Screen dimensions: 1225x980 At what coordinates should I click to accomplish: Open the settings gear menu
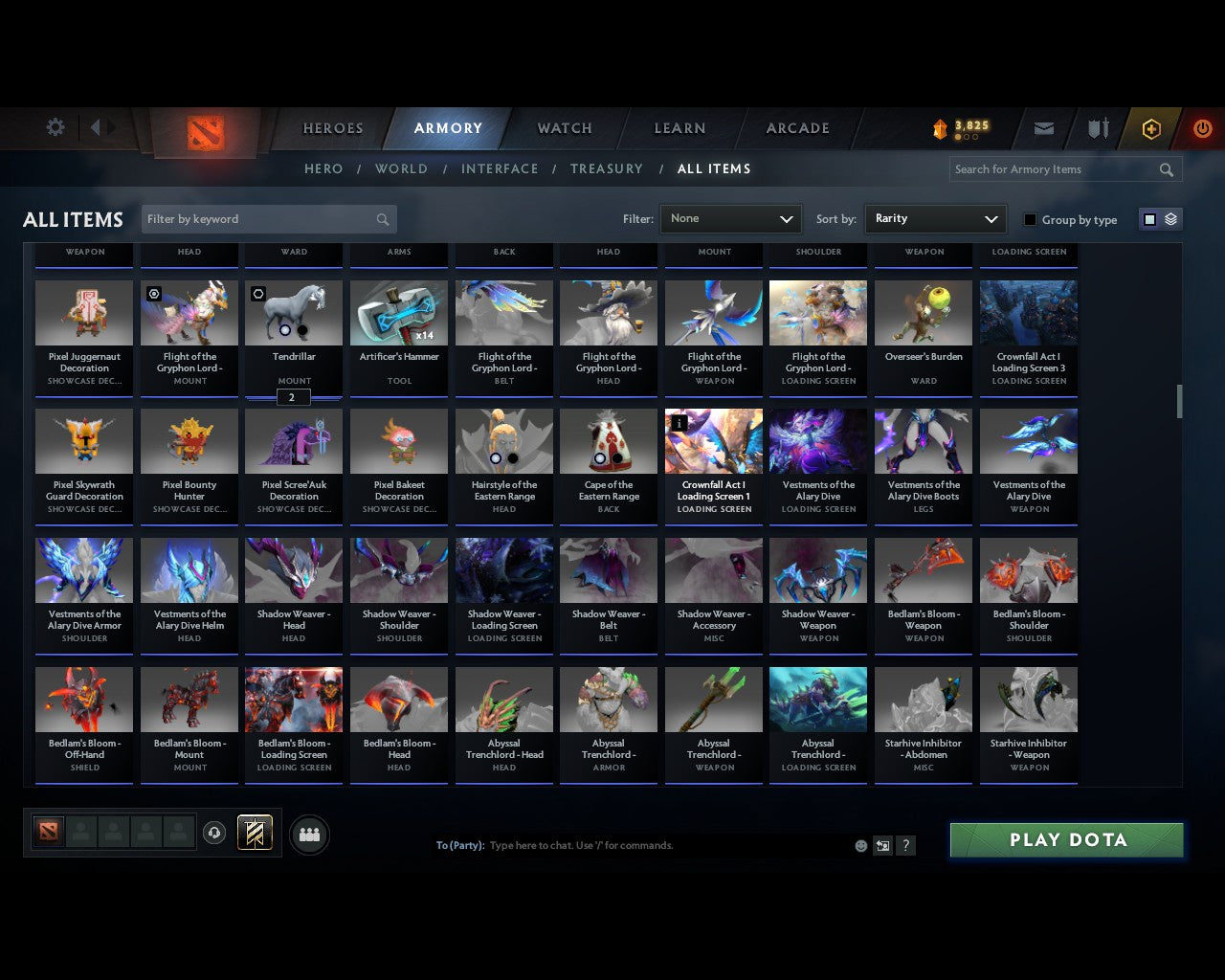[55, 127]
